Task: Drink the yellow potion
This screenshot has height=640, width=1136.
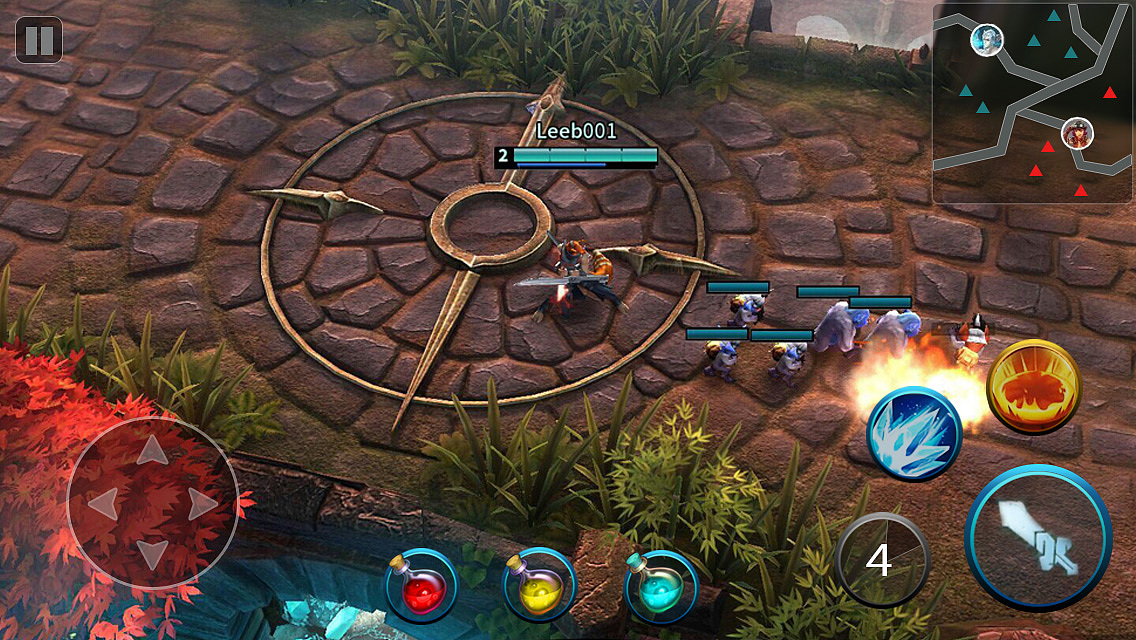Action: (x=540, y=586)
